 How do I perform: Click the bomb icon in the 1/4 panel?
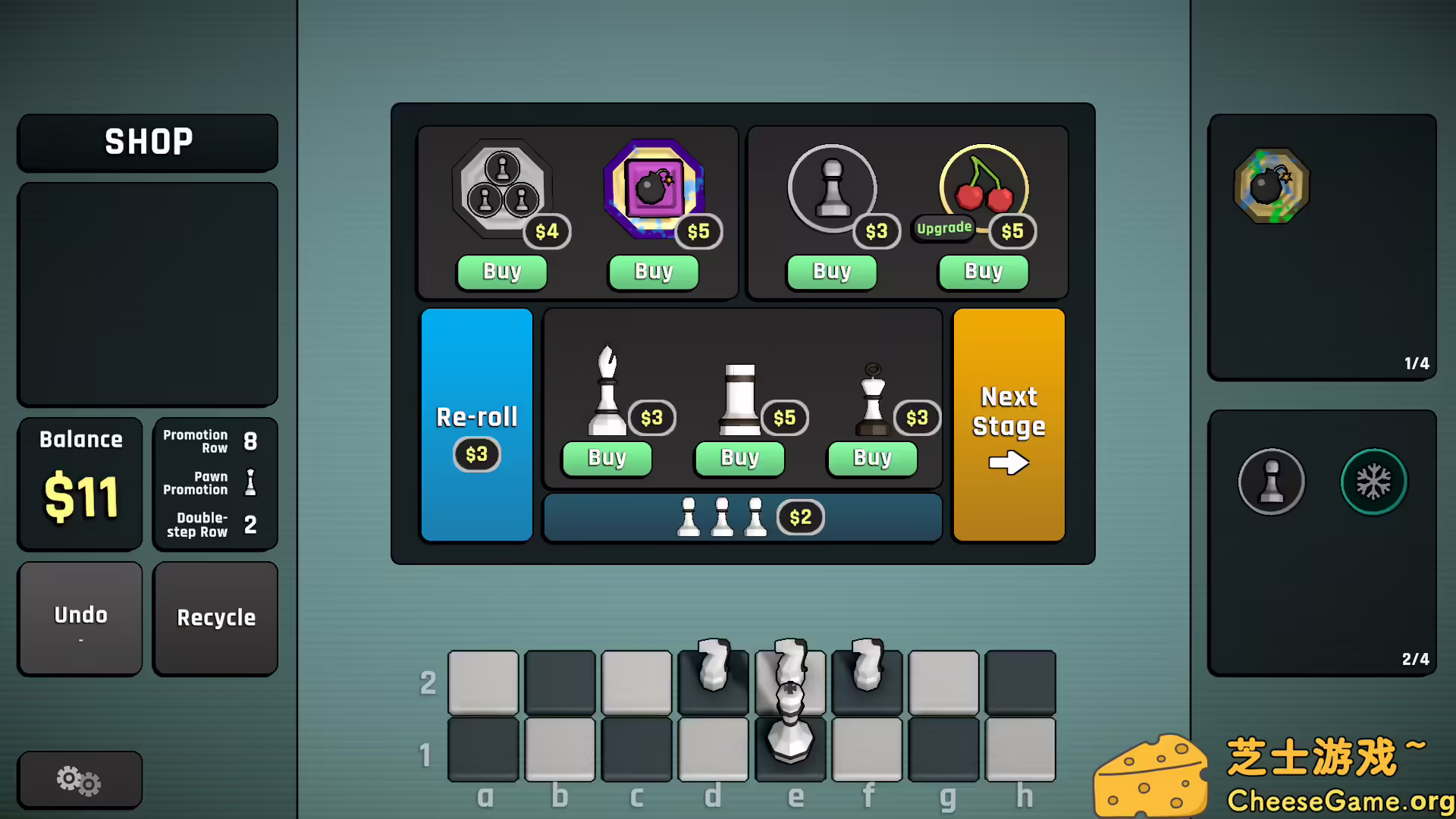(x=1272, y=184)
